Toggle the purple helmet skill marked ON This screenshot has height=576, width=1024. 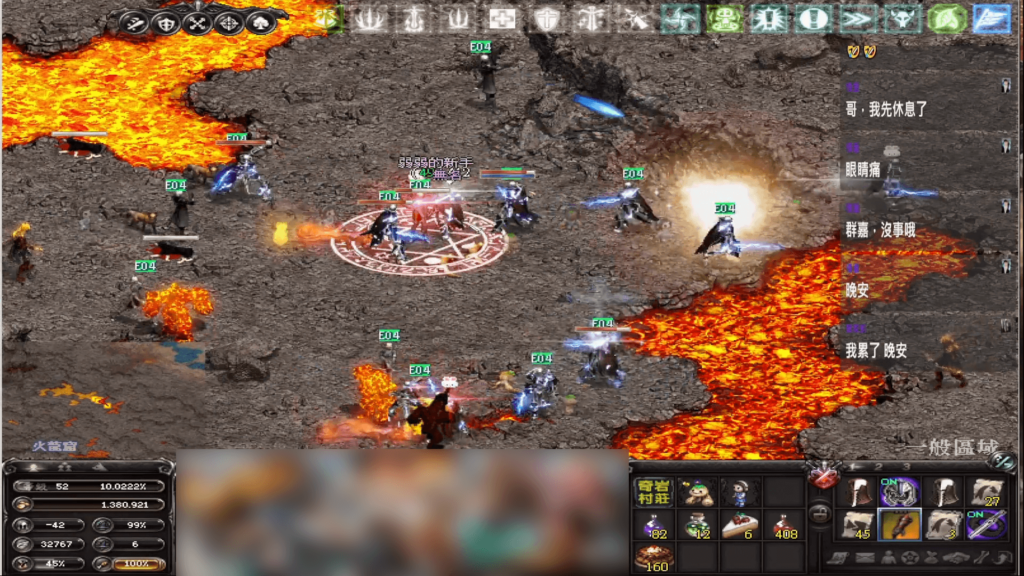pyautogui.click(x=898, y=492)
